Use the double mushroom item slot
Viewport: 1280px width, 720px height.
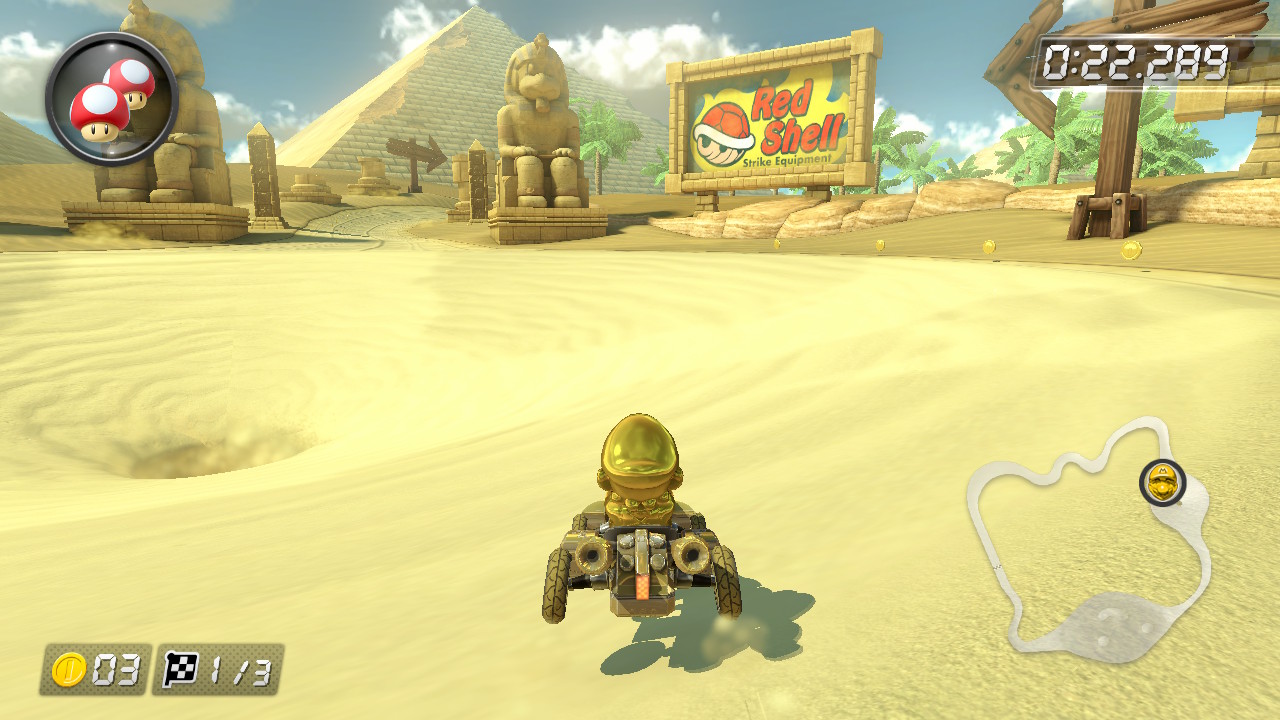(111, 99)
